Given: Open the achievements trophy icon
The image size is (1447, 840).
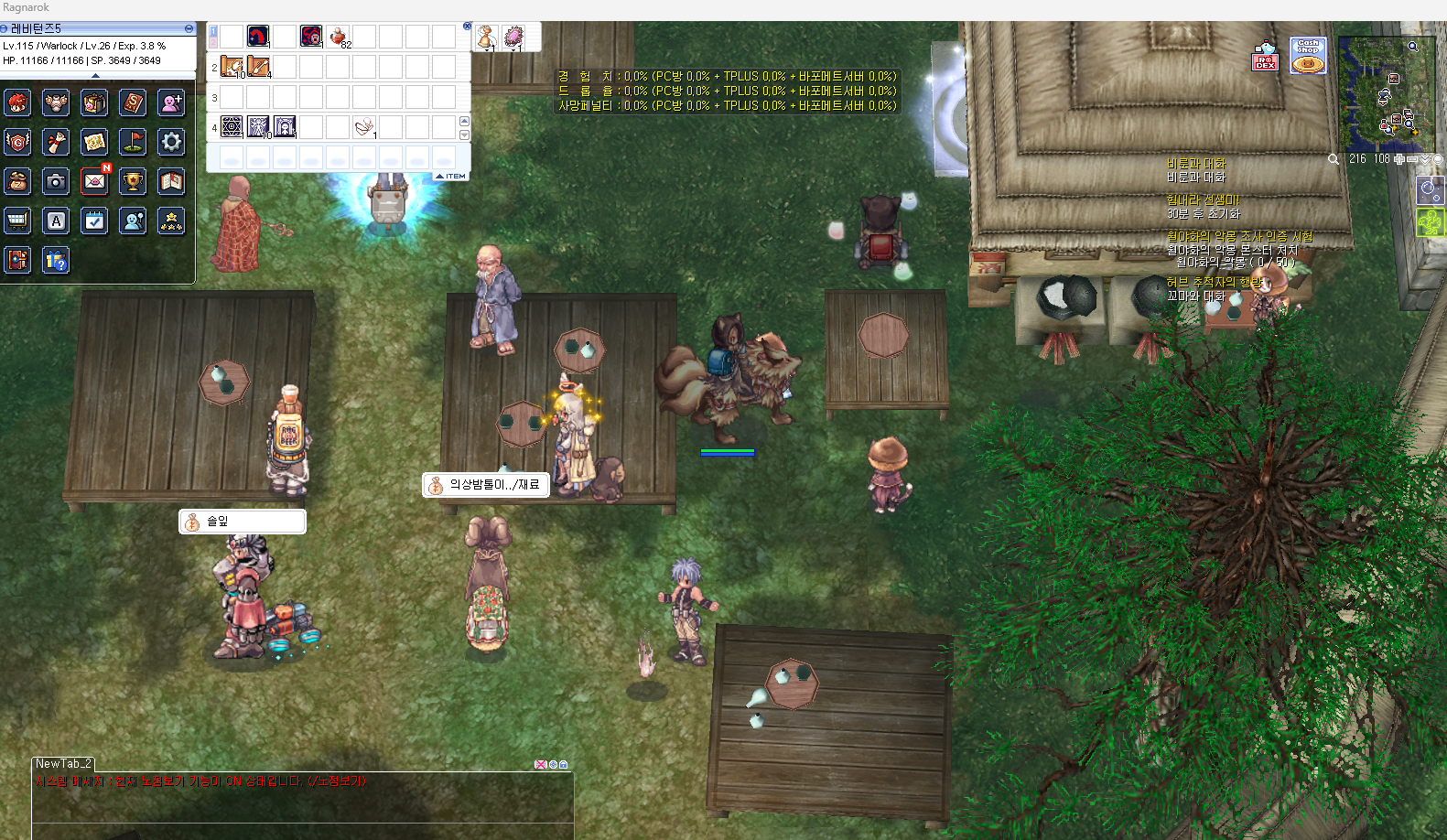Looking at the screenshot, I should (x=133, y=181).
